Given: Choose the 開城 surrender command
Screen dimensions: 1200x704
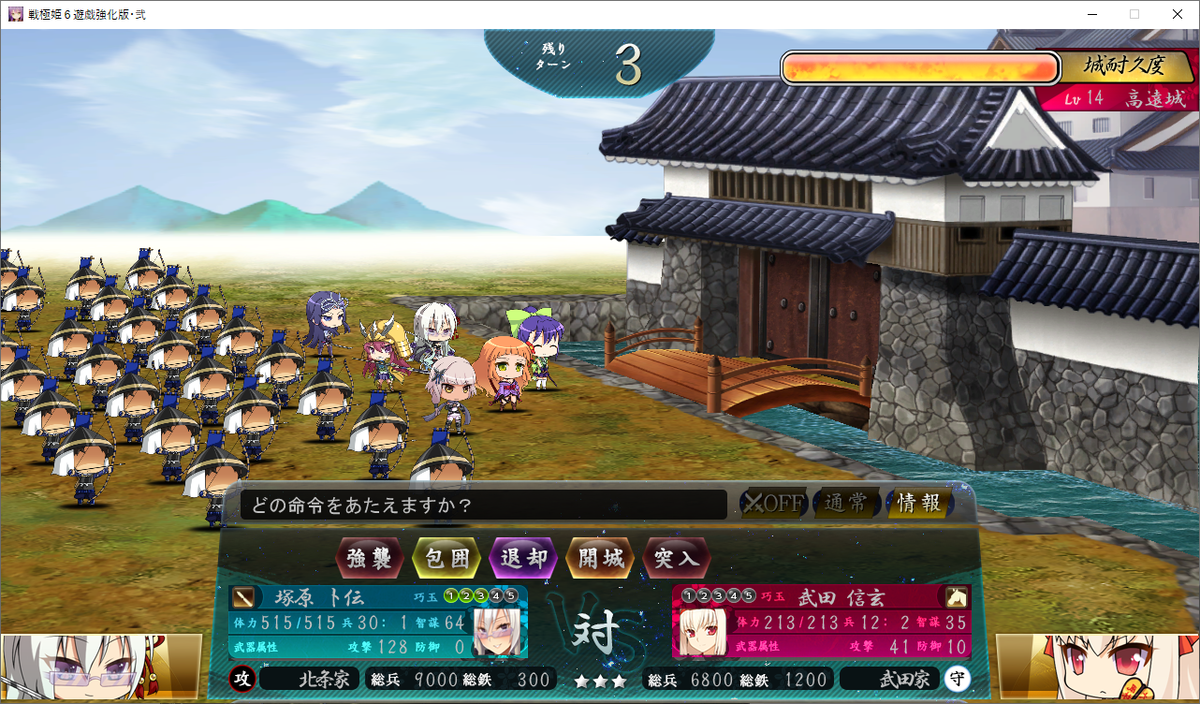Looking at the screenshot, I should click(x=600, y=558).
